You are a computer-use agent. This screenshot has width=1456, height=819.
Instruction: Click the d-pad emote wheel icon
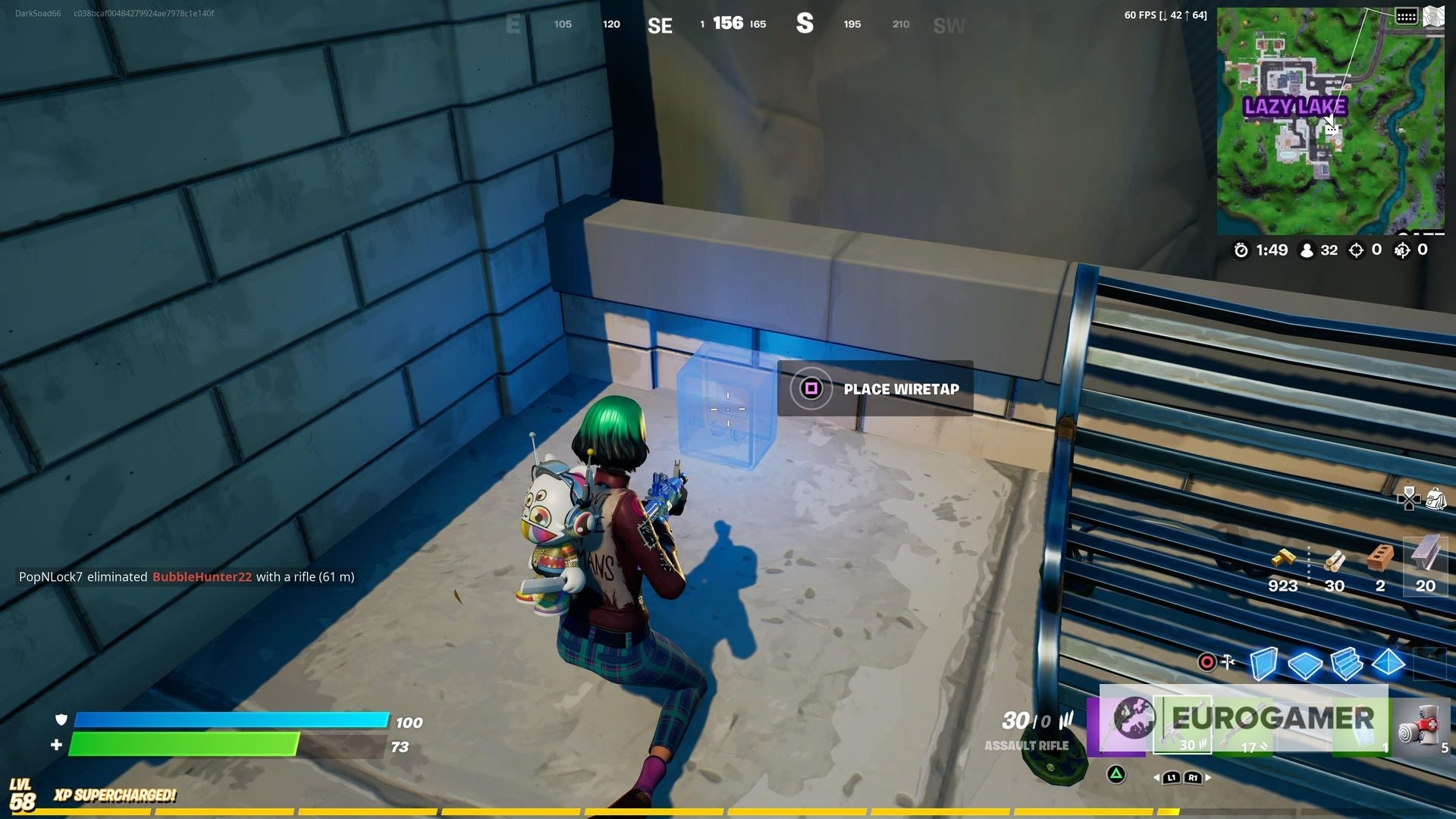coord(1409,499)
